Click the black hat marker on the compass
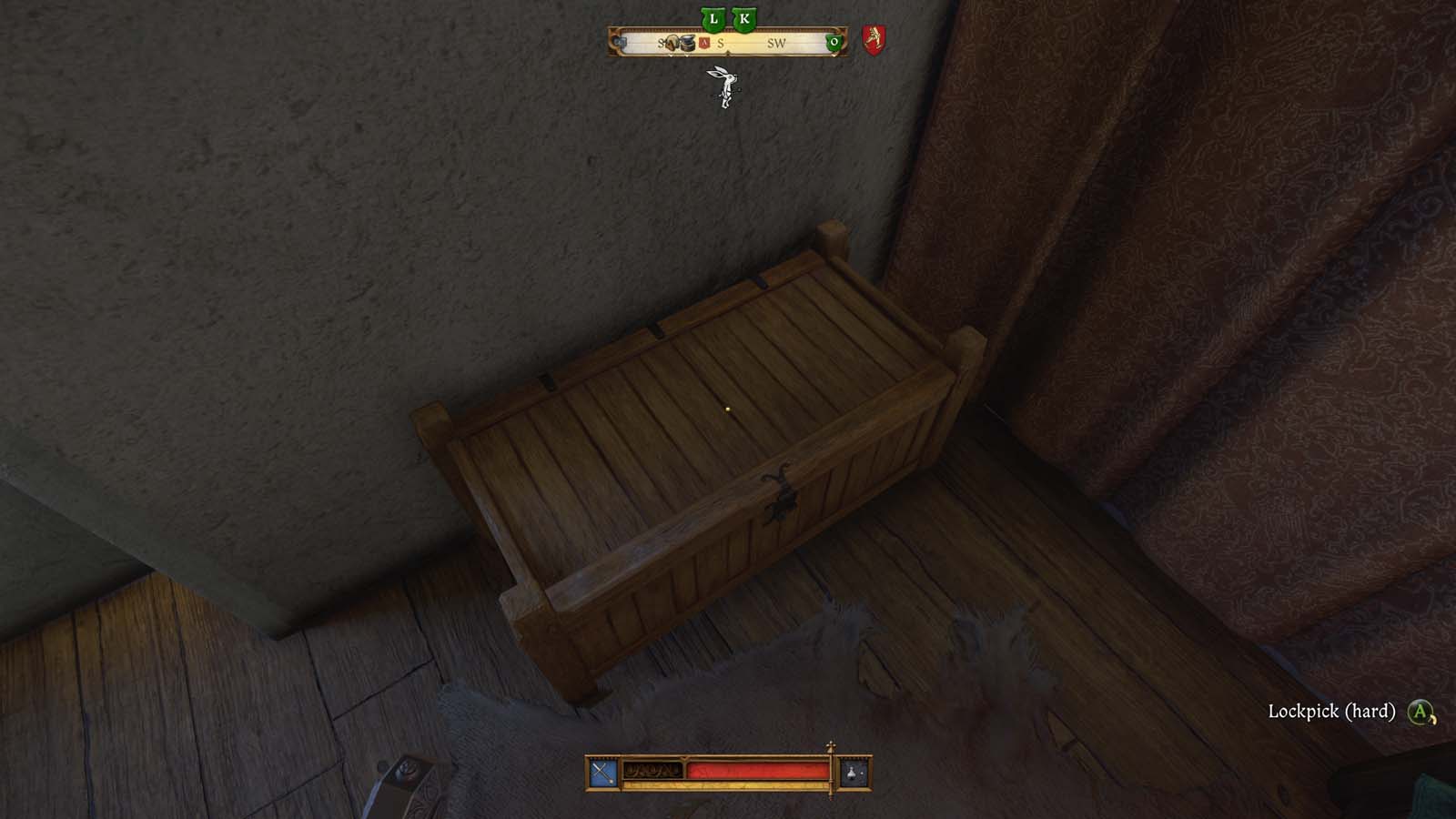Viewport: 1456px width, 819px height. click(x=688, y=44)
